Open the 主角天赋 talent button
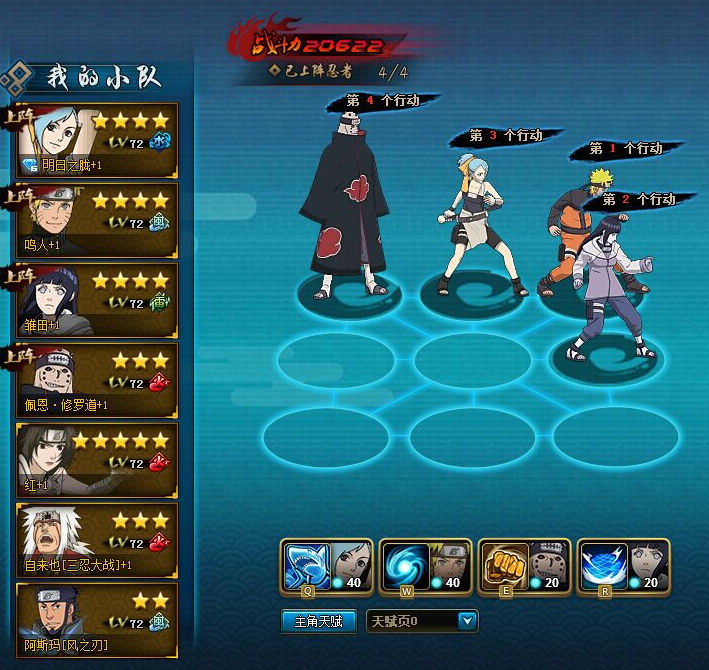The height and width of the screenshot is (670, 709). coord(319,622)
